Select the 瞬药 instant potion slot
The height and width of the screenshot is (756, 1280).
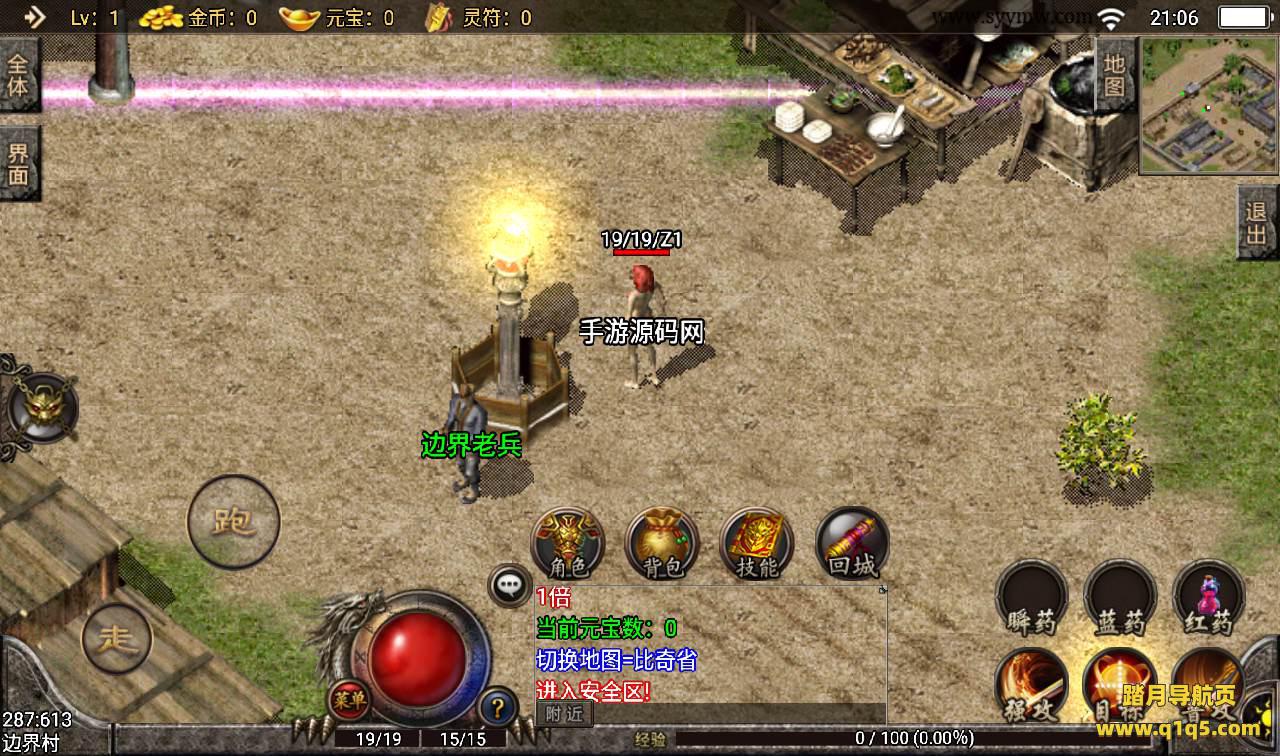click(1031, 598)
